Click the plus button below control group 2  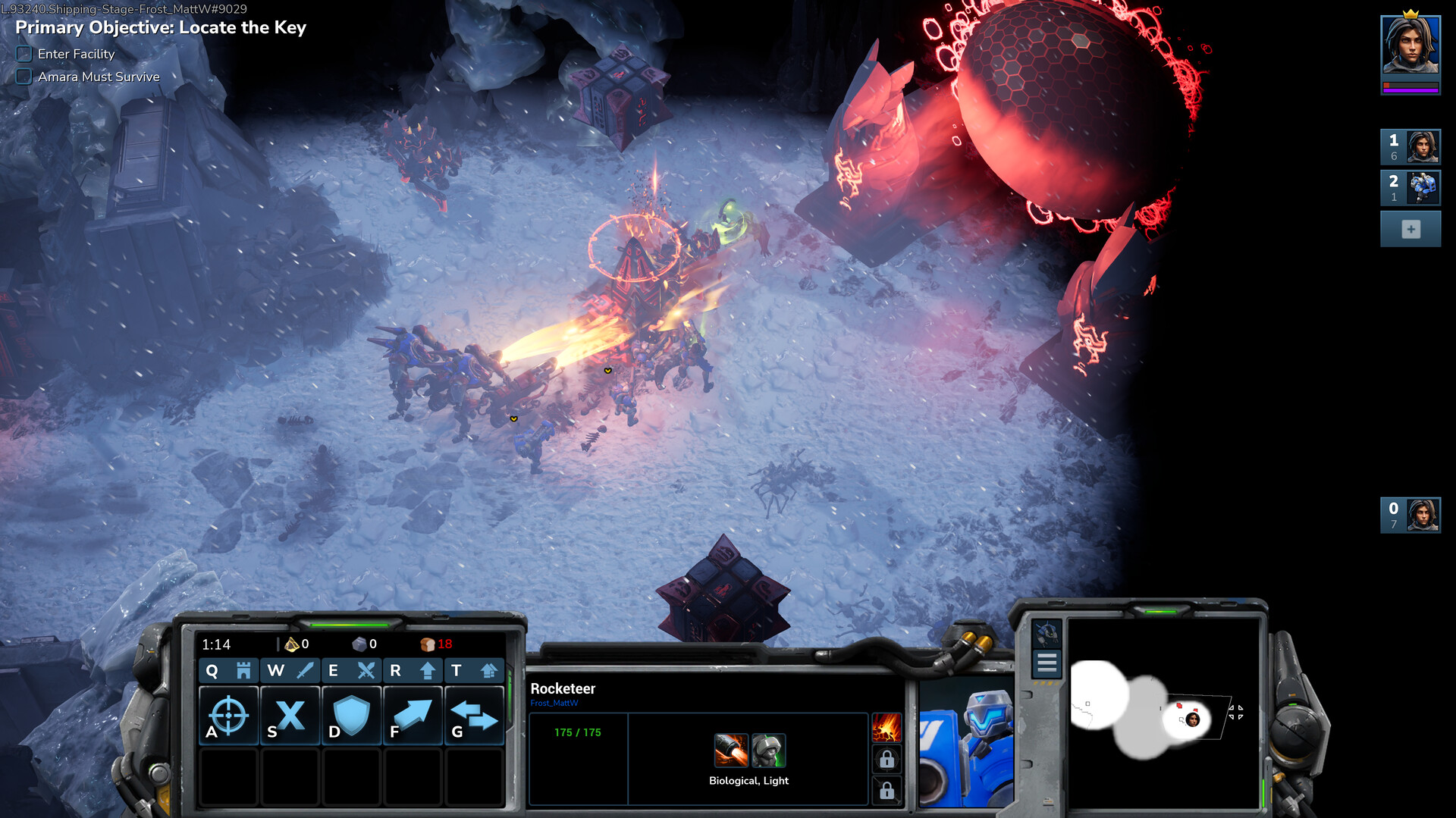tap(1410, 228)
